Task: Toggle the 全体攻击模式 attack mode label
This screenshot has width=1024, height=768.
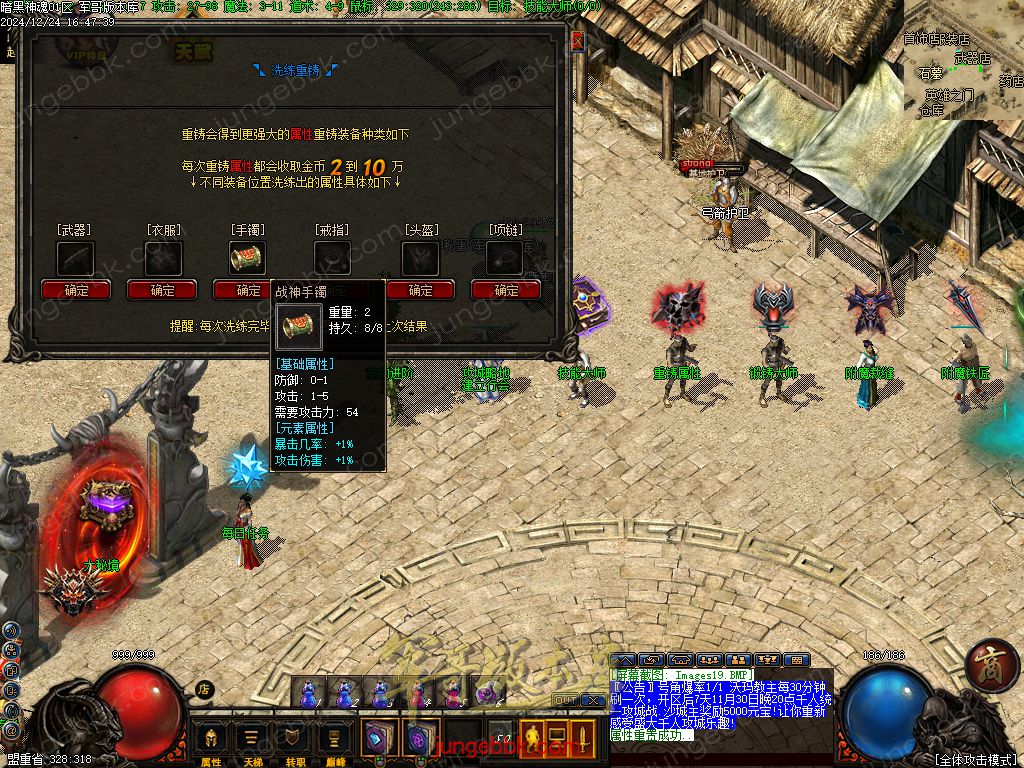Action: (973, 759)
